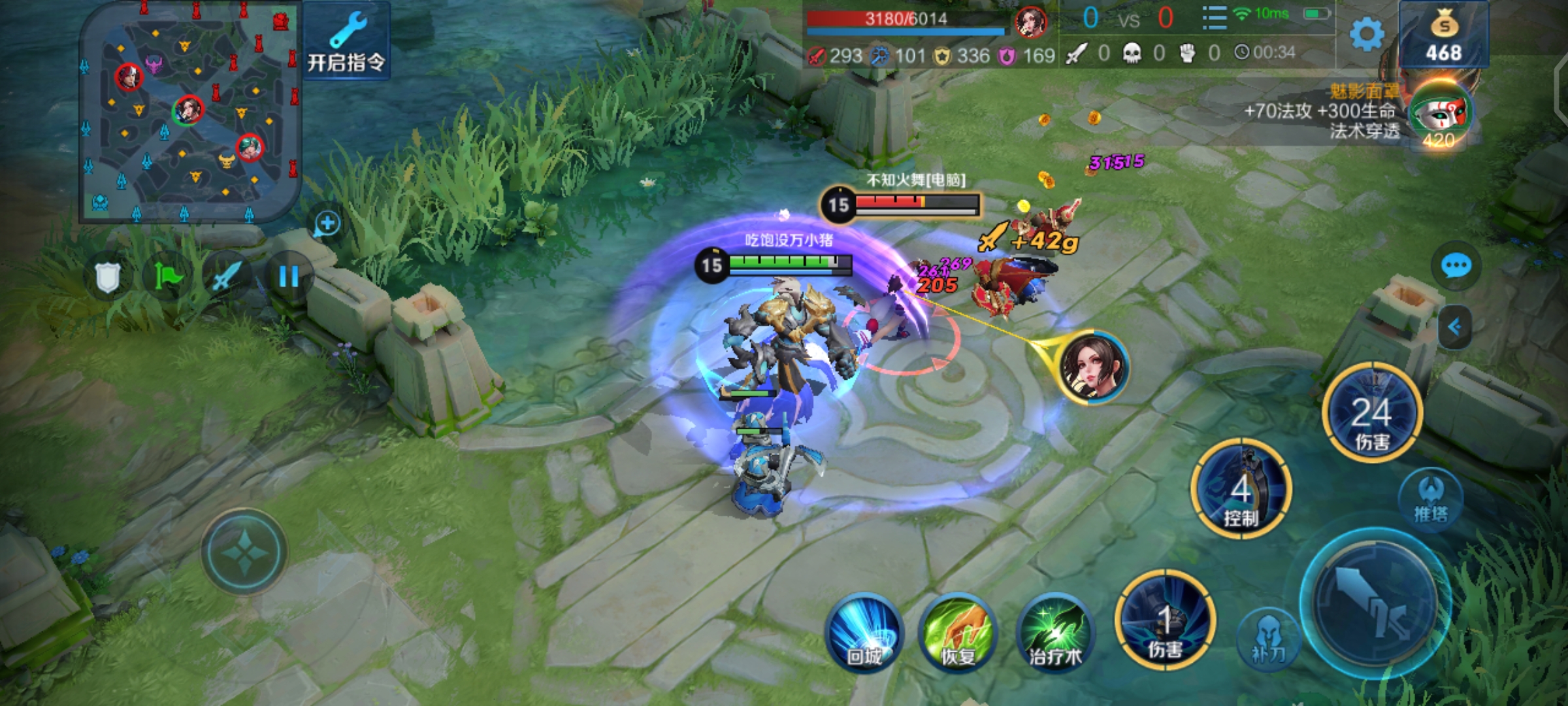This screenshot has width=1568, height=706.
Task: Tap the 控制 skill on cooldown
Action: coord(1241,490)
